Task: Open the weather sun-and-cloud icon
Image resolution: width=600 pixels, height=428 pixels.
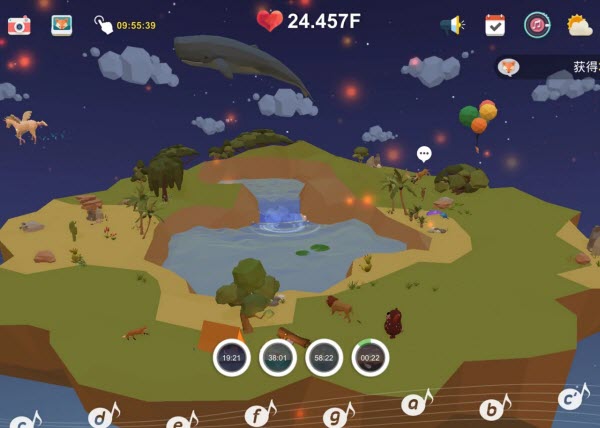Action: pyautogui.click(x=579, y=25)
